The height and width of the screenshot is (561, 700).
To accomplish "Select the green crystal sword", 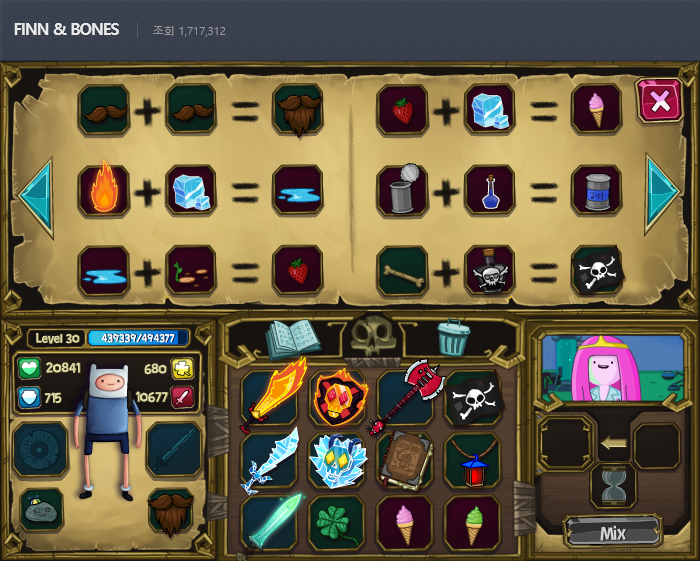I will [272, 522].
